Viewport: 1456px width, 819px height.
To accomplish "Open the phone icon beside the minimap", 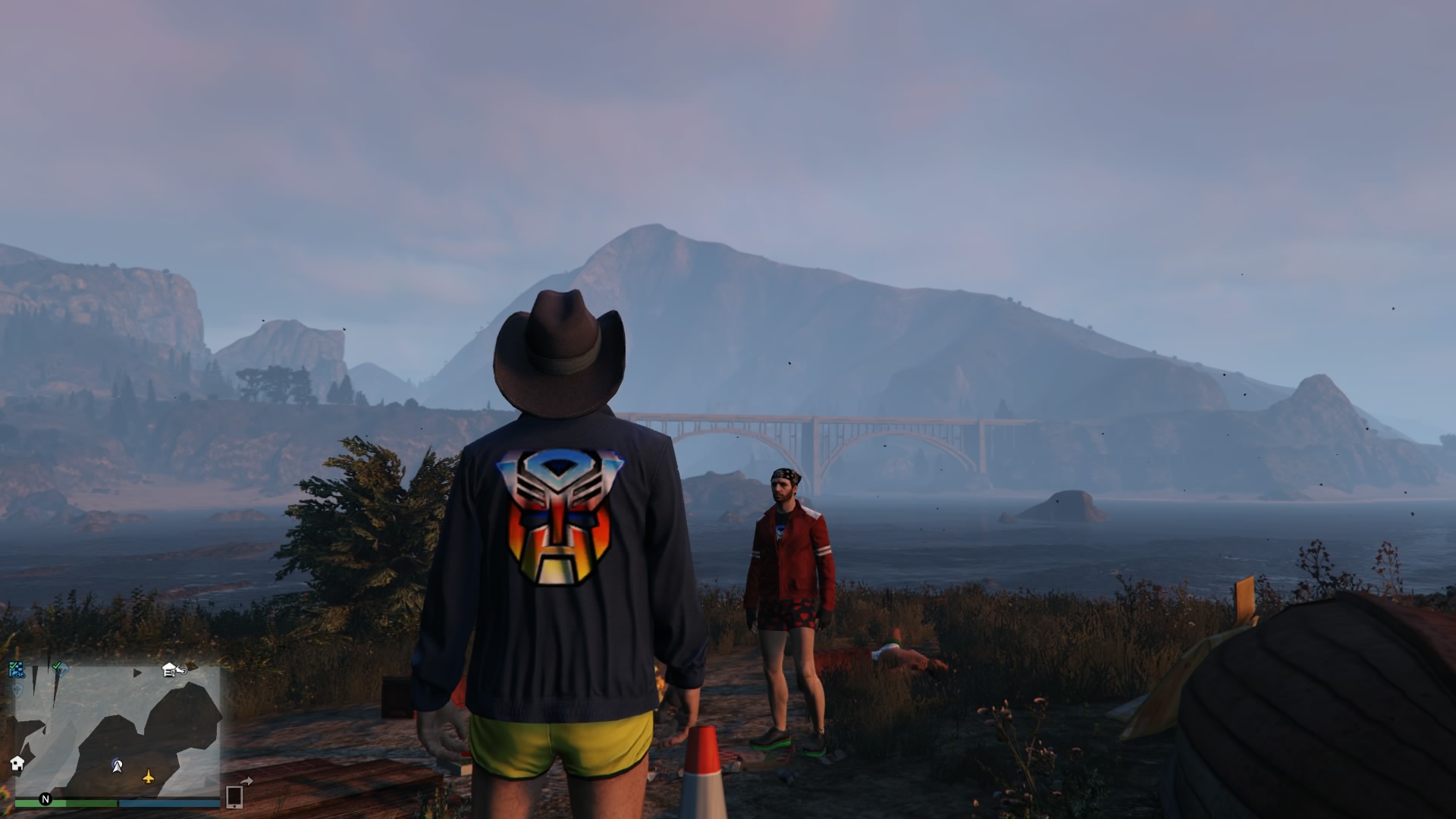I will coord(234,796).
